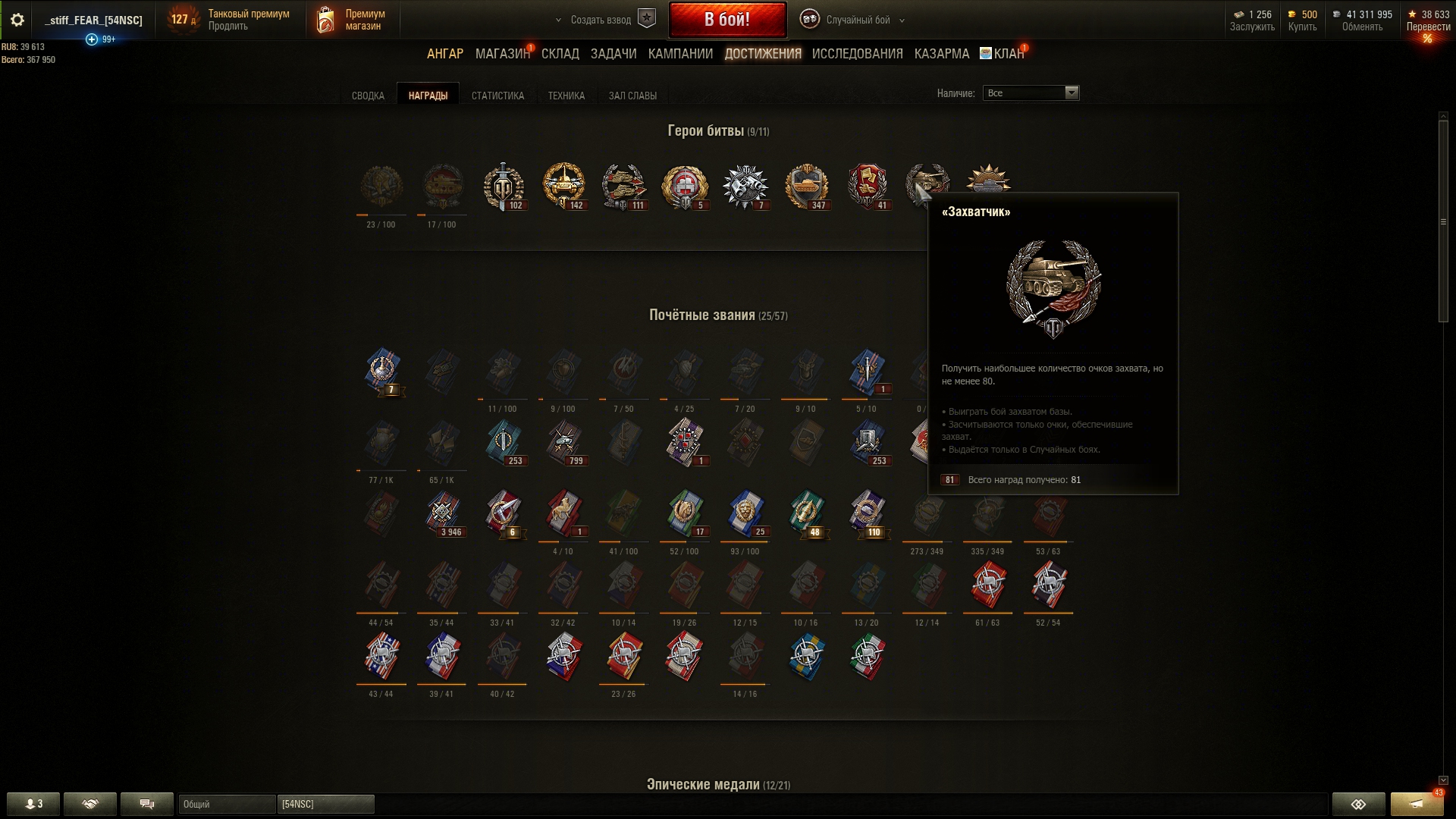Switch to the СТАТИСТИКА tab
This screenshot has width=1456, height=819.
click(497, 96)
